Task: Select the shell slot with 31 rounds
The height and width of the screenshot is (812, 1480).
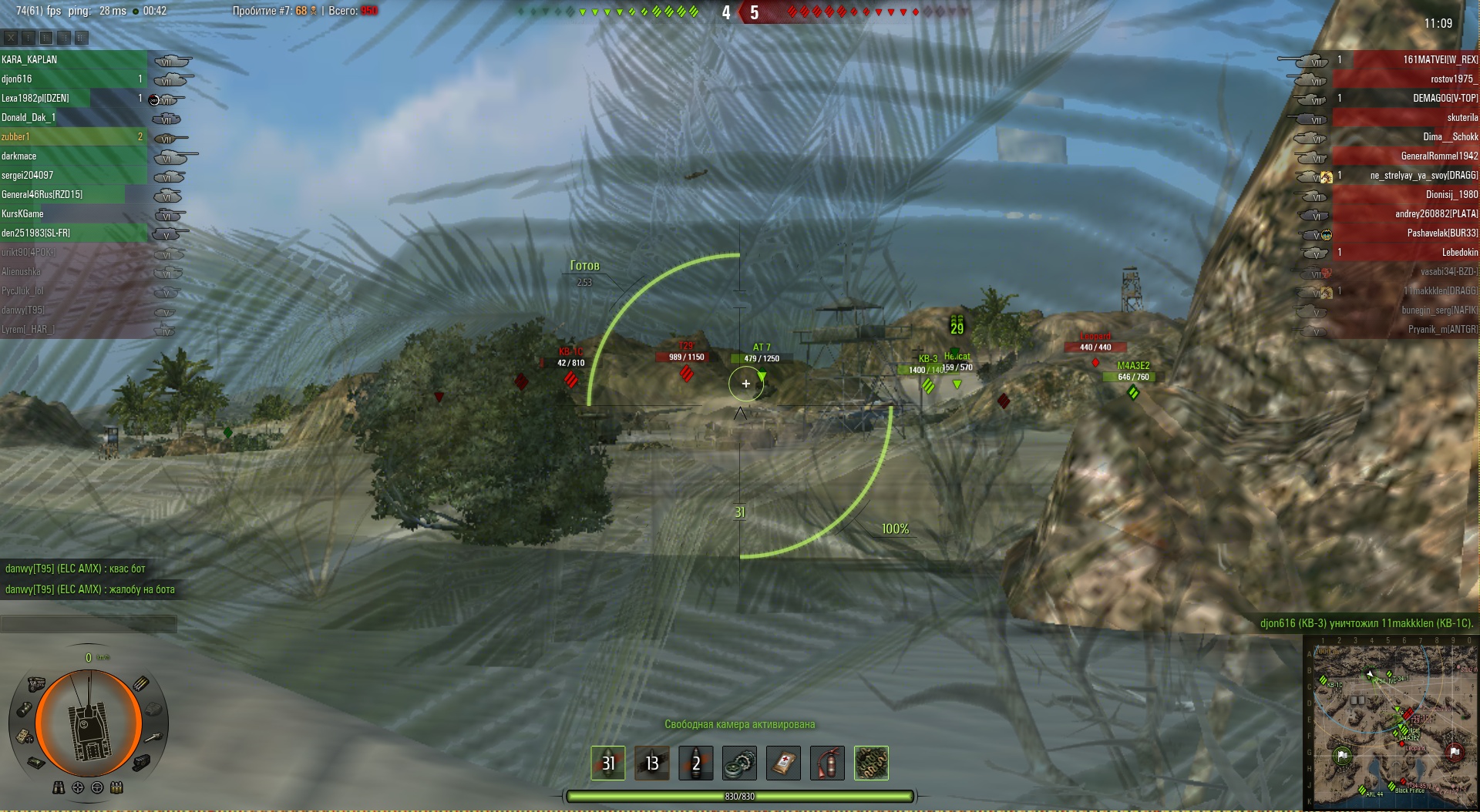Action: (608, 763)
